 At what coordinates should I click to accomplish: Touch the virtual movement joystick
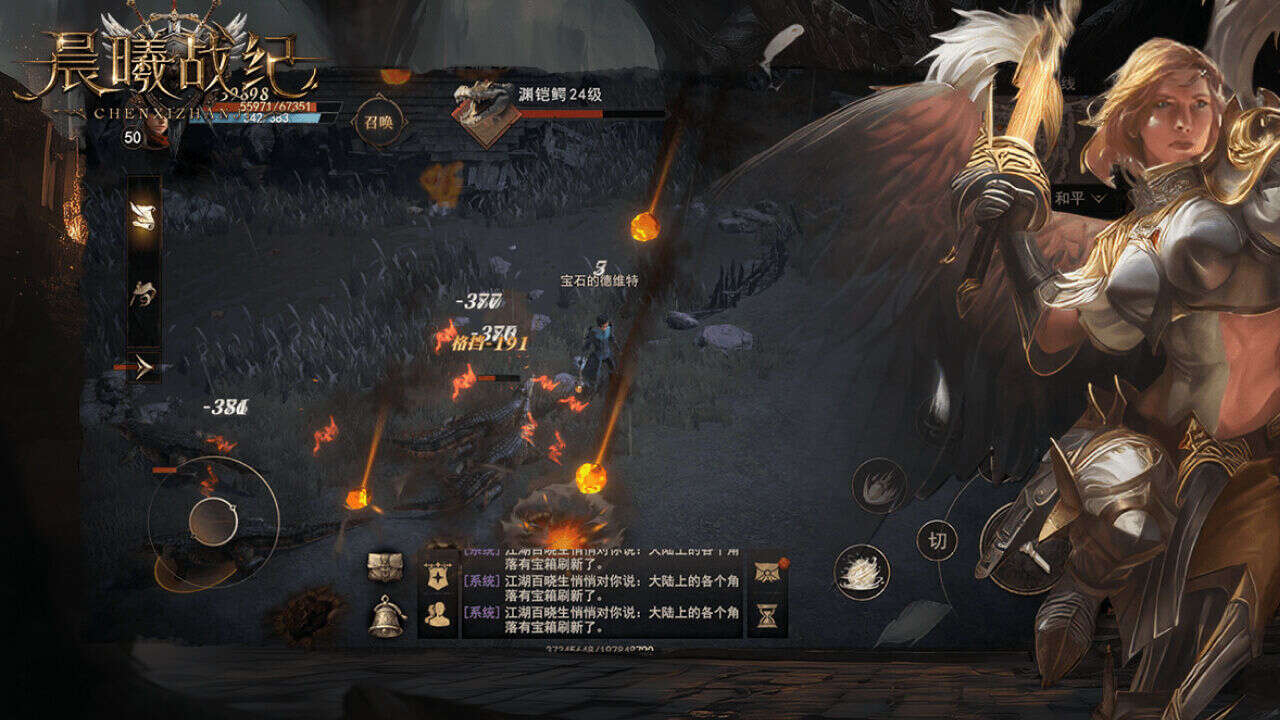[x=213, y=520]
